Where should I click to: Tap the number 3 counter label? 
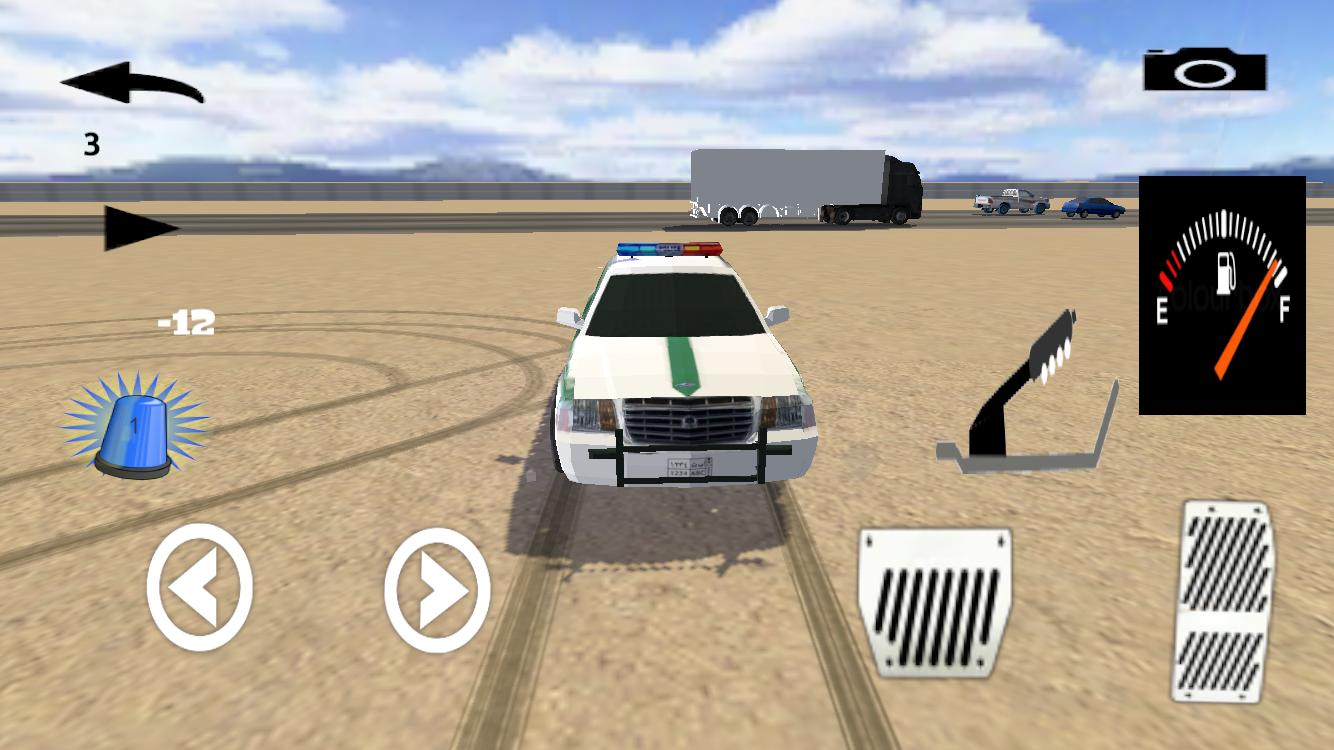(x=90, y=145)
